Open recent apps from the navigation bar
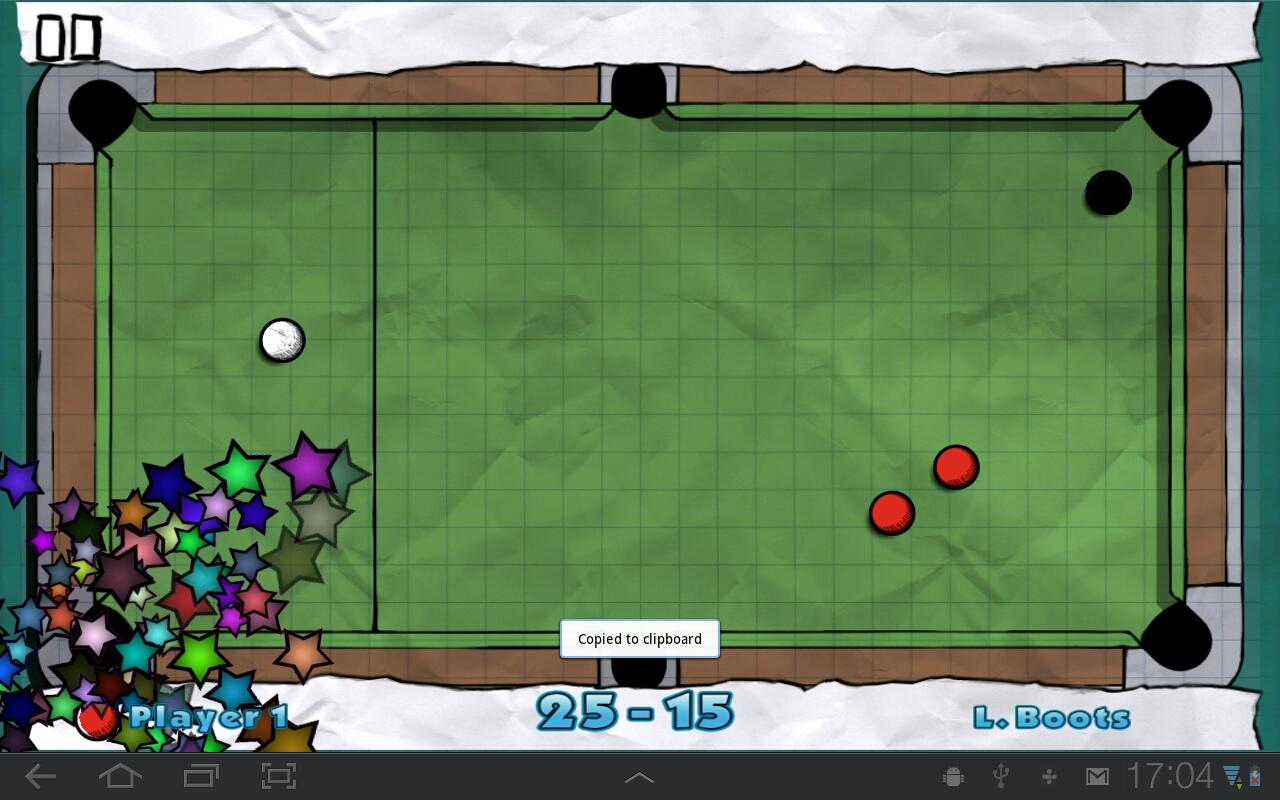This screenshot has width=1280, height=800. click(199, 775)
